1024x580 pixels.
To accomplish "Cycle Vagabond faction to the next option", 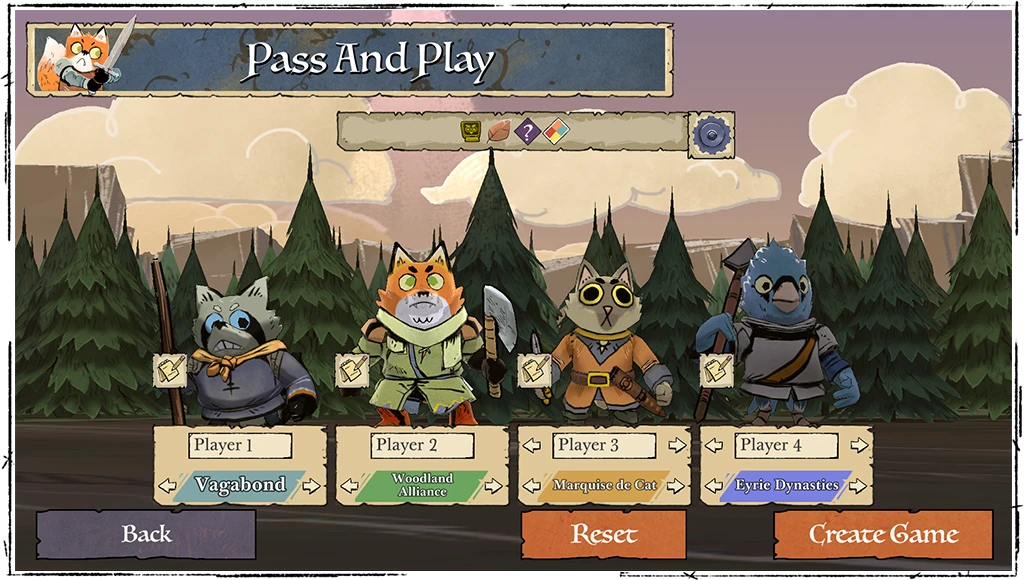I will (x=311, y=486).
